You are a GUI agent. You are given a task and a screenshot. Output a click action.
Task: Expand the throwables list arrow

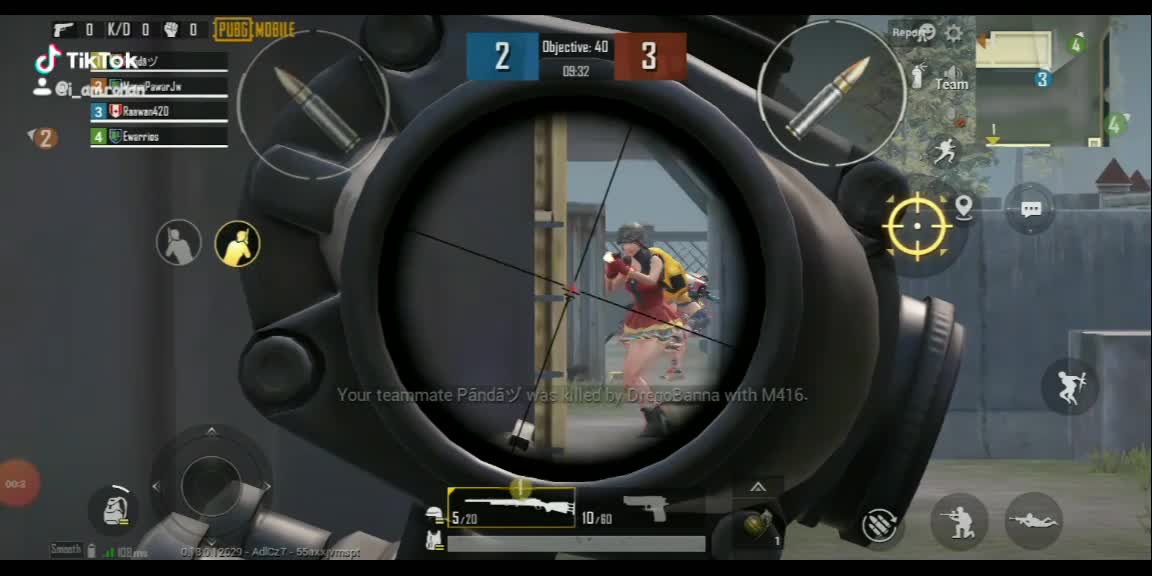tap(758, 487)
